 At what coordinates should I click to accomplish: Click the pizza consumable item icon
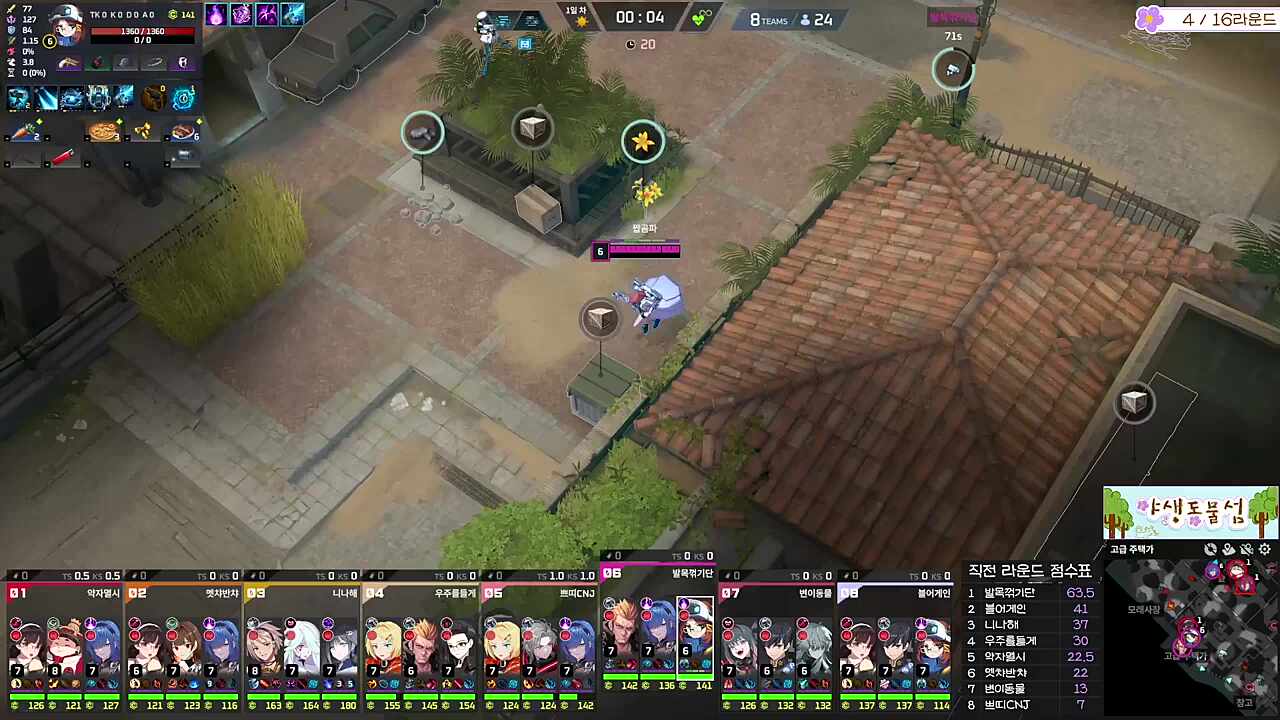coord(102,130)
